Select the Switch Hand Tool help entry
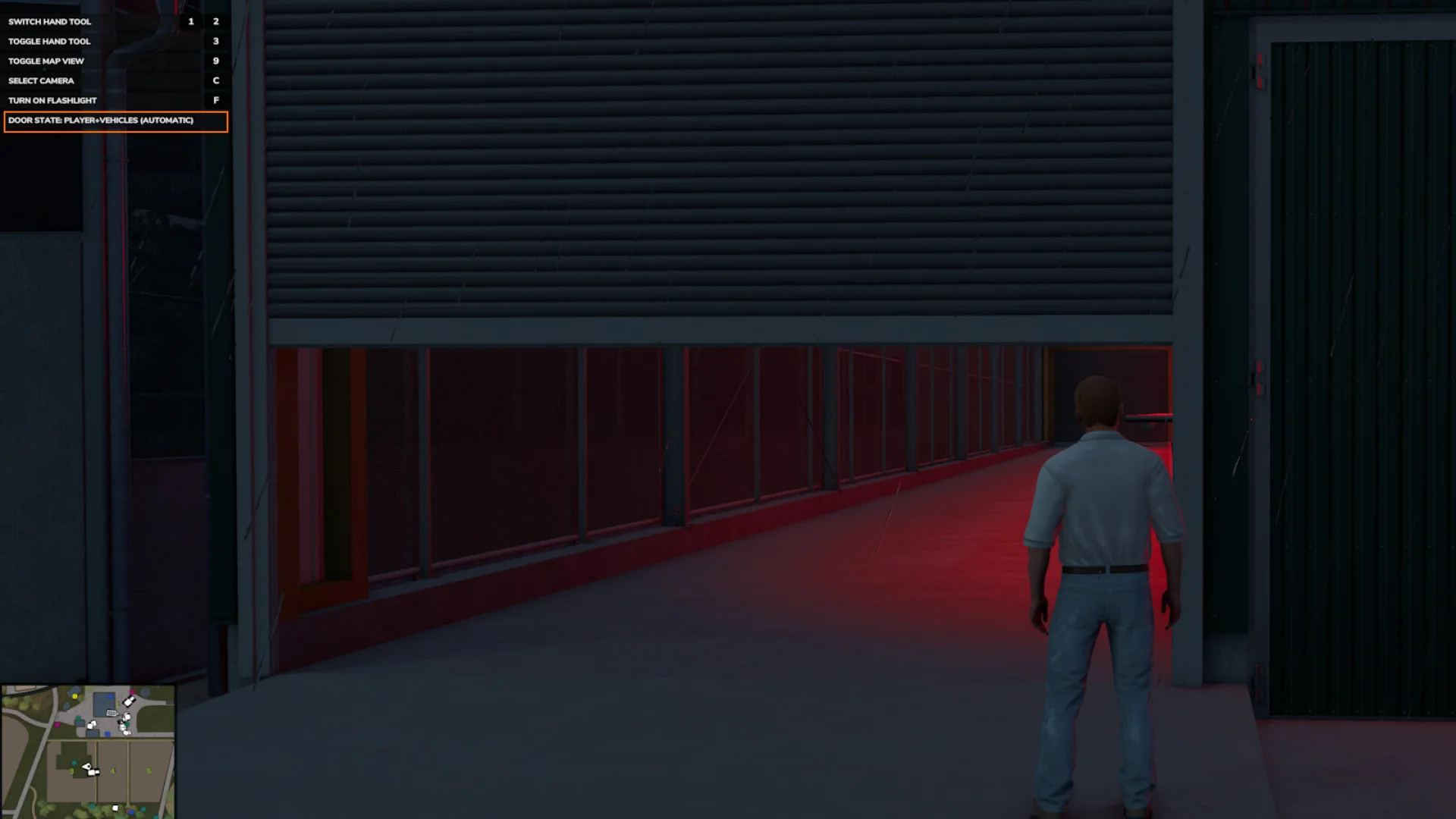The image size is (1456, 819). click(x=49, y=21)
